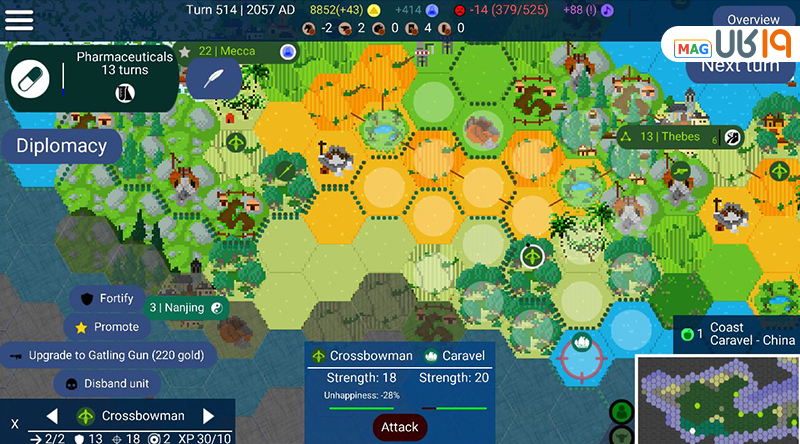
Task: Select the next unit with right arrow
Action: pyautogui.click(x=209, y=416)
